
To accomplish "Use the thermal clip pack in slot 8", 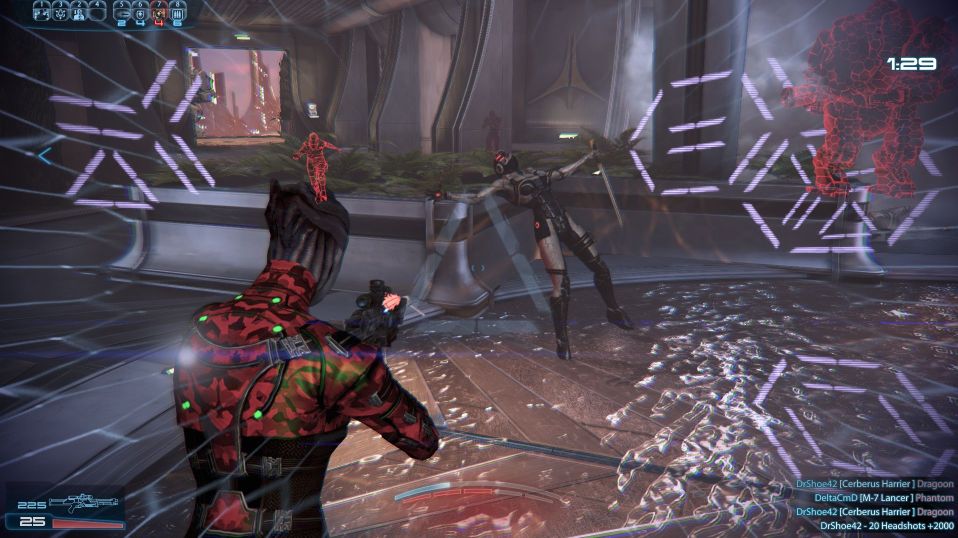I will click(x=176, y=13).
